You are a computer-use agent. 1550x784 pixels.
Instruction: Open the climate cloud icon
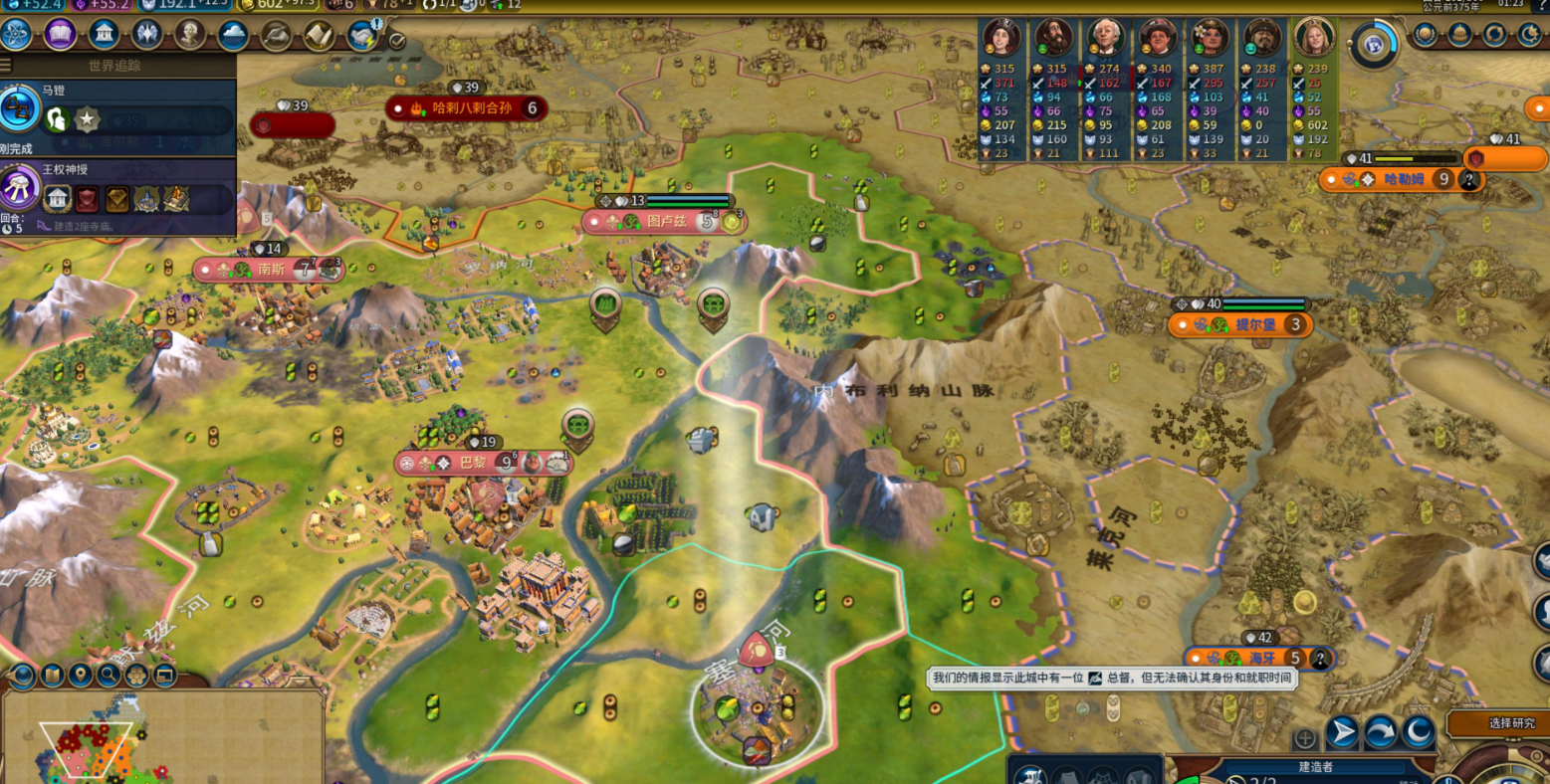point(233,36)
